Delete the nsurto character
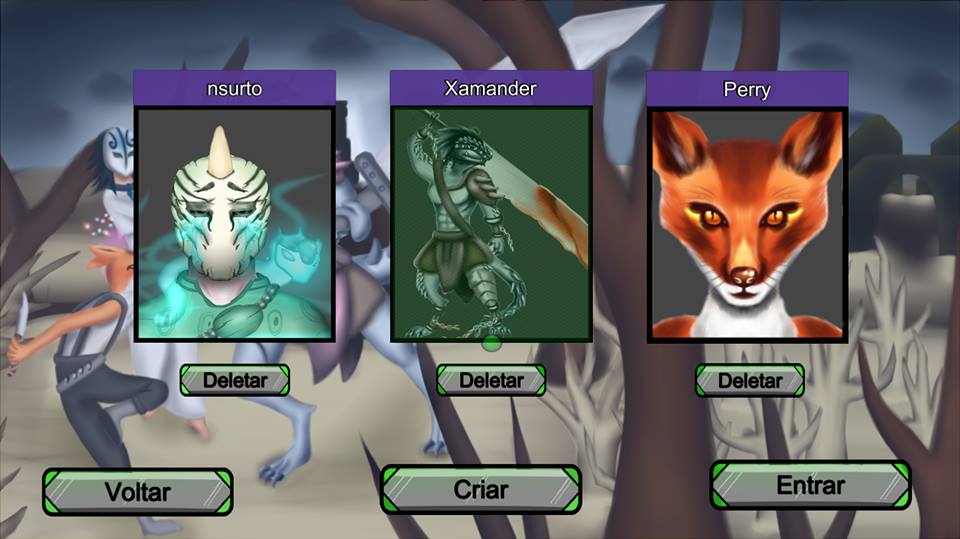 [235, 380]
